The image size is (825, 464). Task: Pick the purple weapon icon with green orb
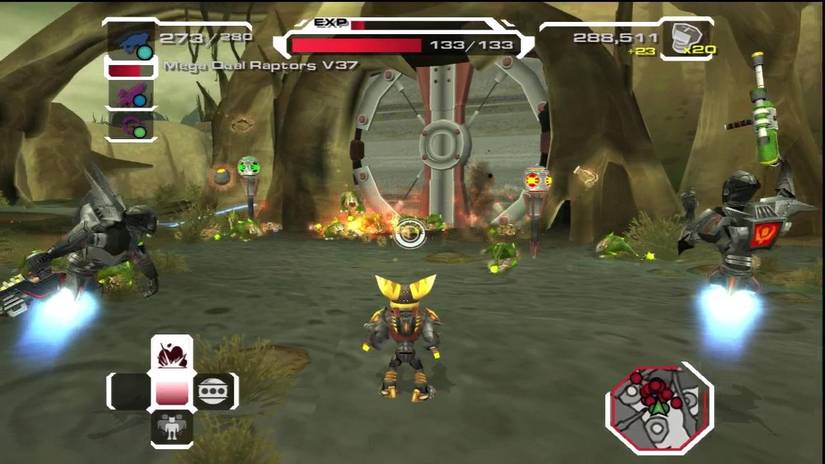pos(130,126)
